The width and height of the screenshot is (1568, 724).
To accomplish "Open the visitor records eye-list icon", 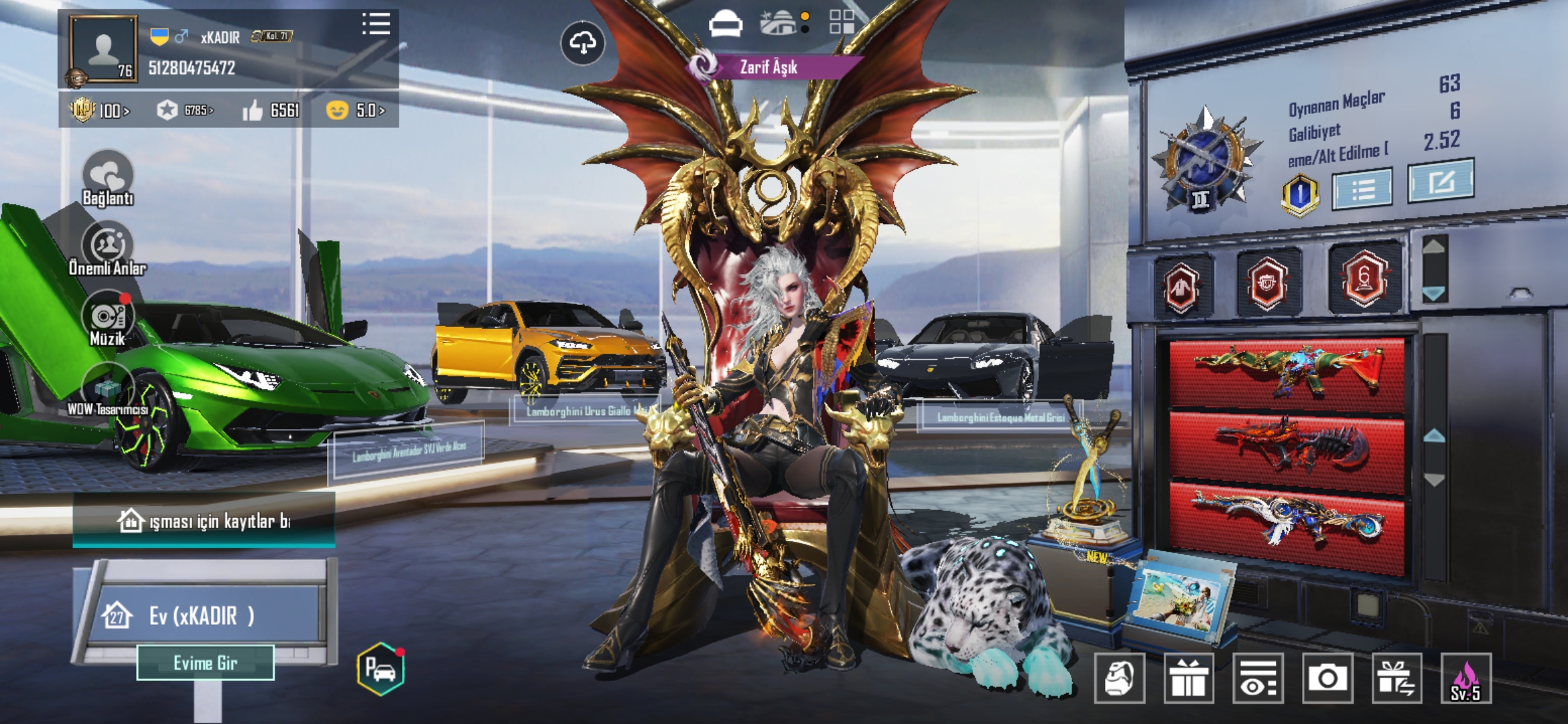I will (1258, 678).
